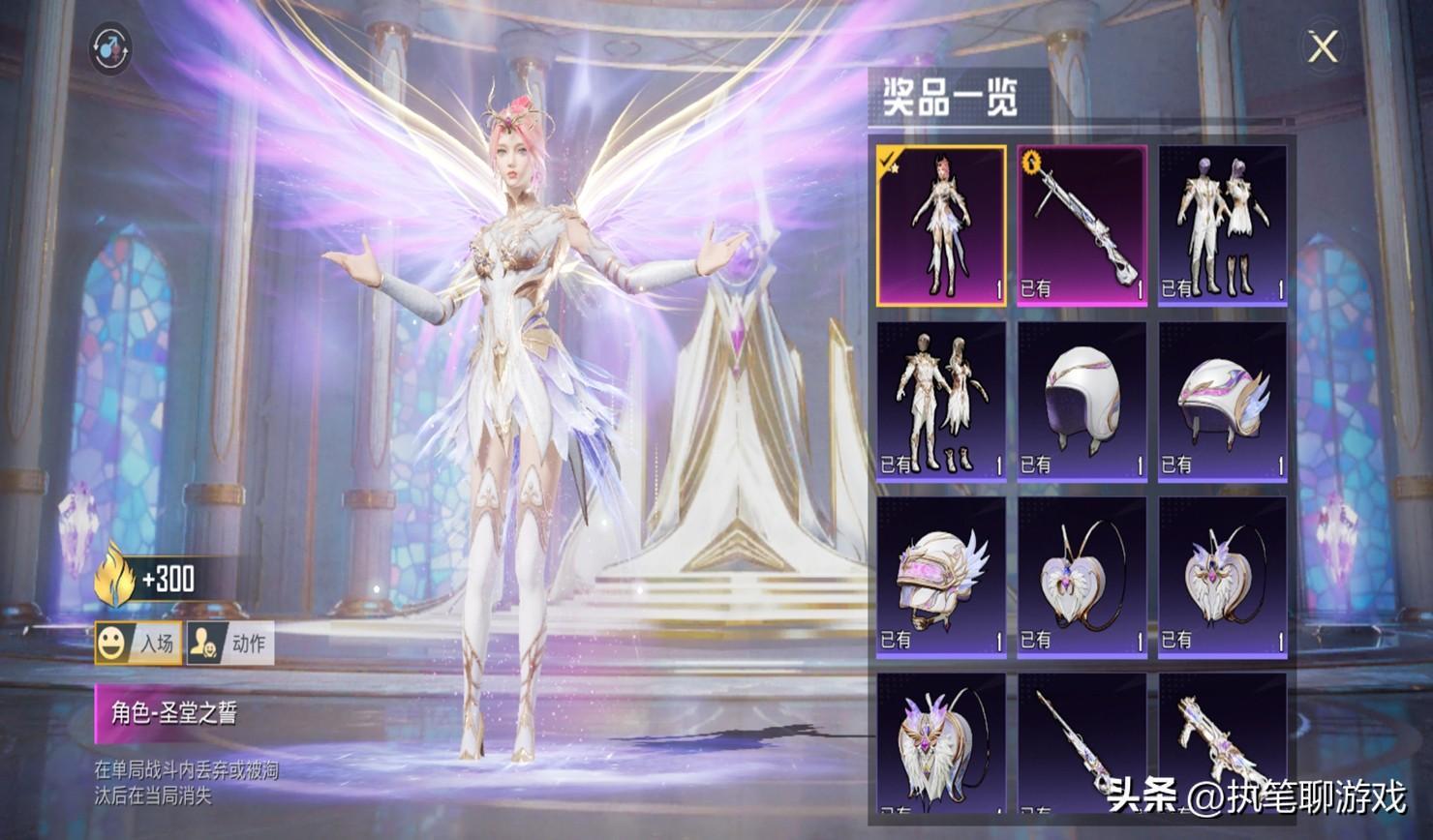This screenshot has height=840, width=1433.
Task: Choose the gold-trimmed couple outfit set
Action: click(941, 402)
